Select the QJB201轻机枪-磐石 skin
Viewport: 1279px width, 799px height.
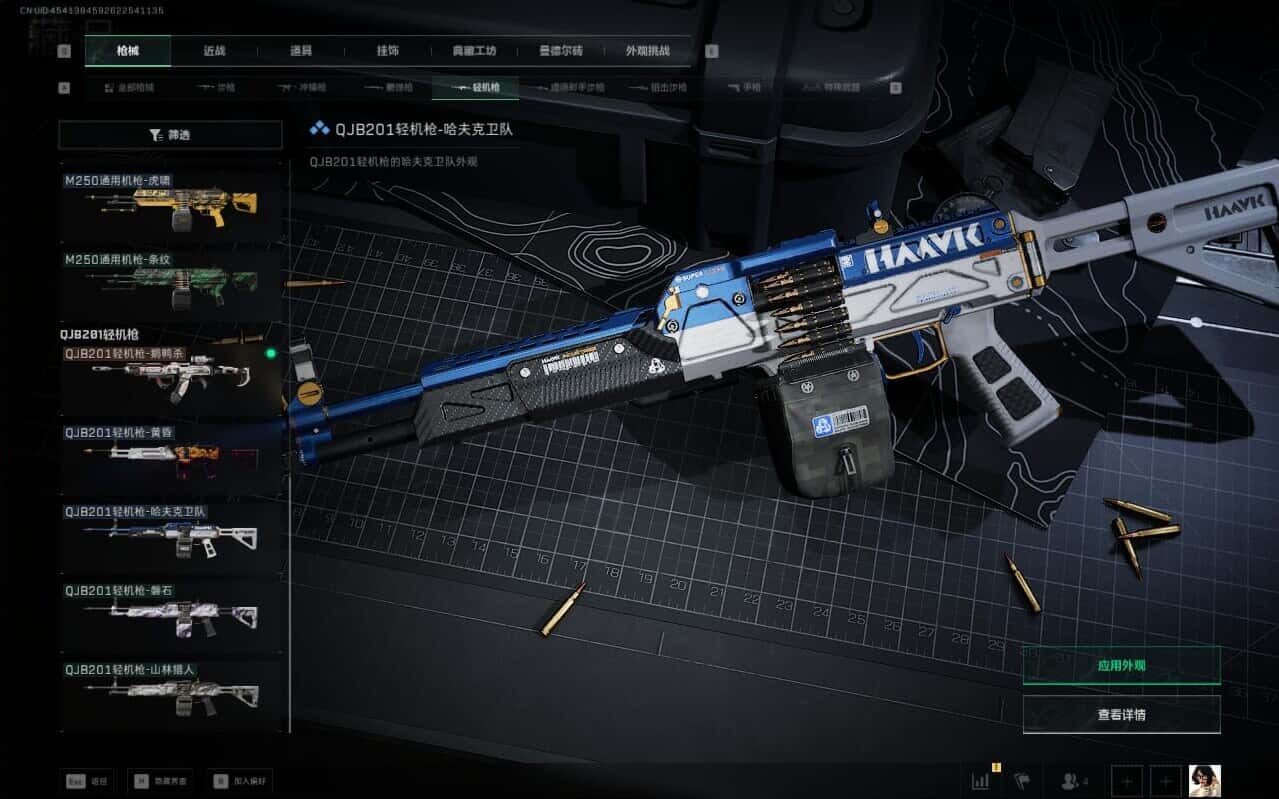click(170, 613)
